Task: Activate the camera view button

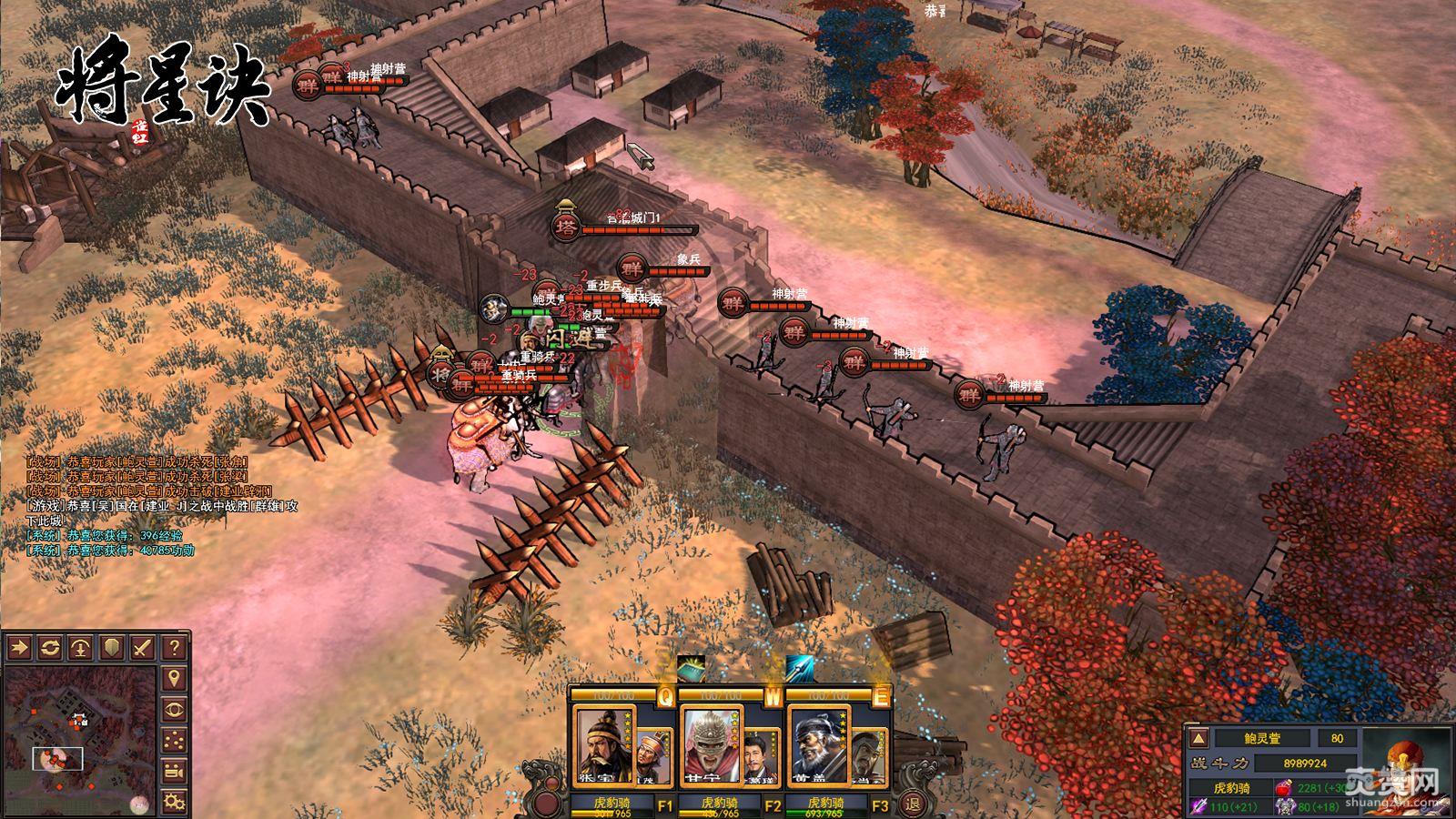Action: click(174, 772)
